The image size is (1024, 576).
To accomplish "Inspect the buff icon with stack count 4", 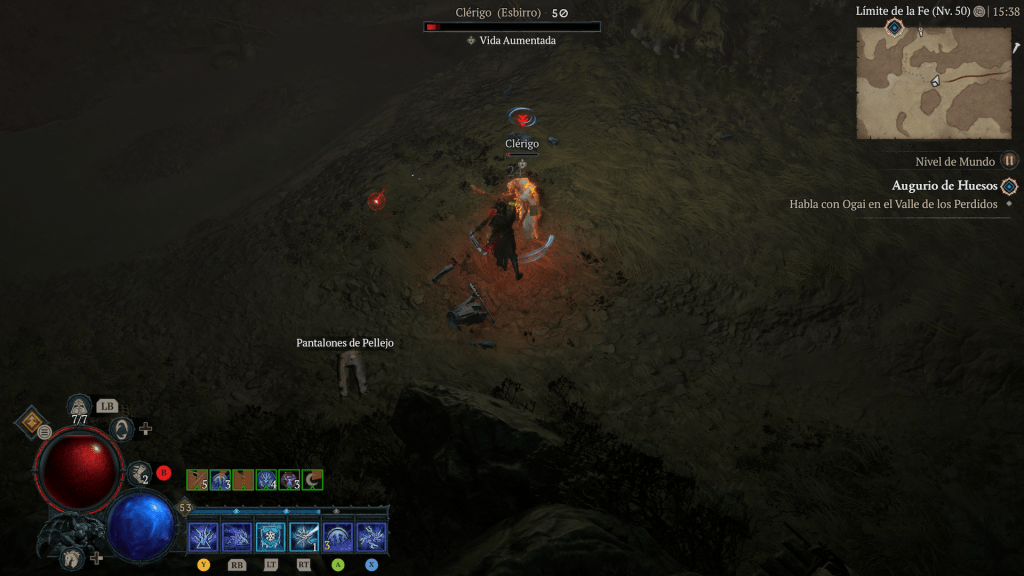I will coord(266,480).
